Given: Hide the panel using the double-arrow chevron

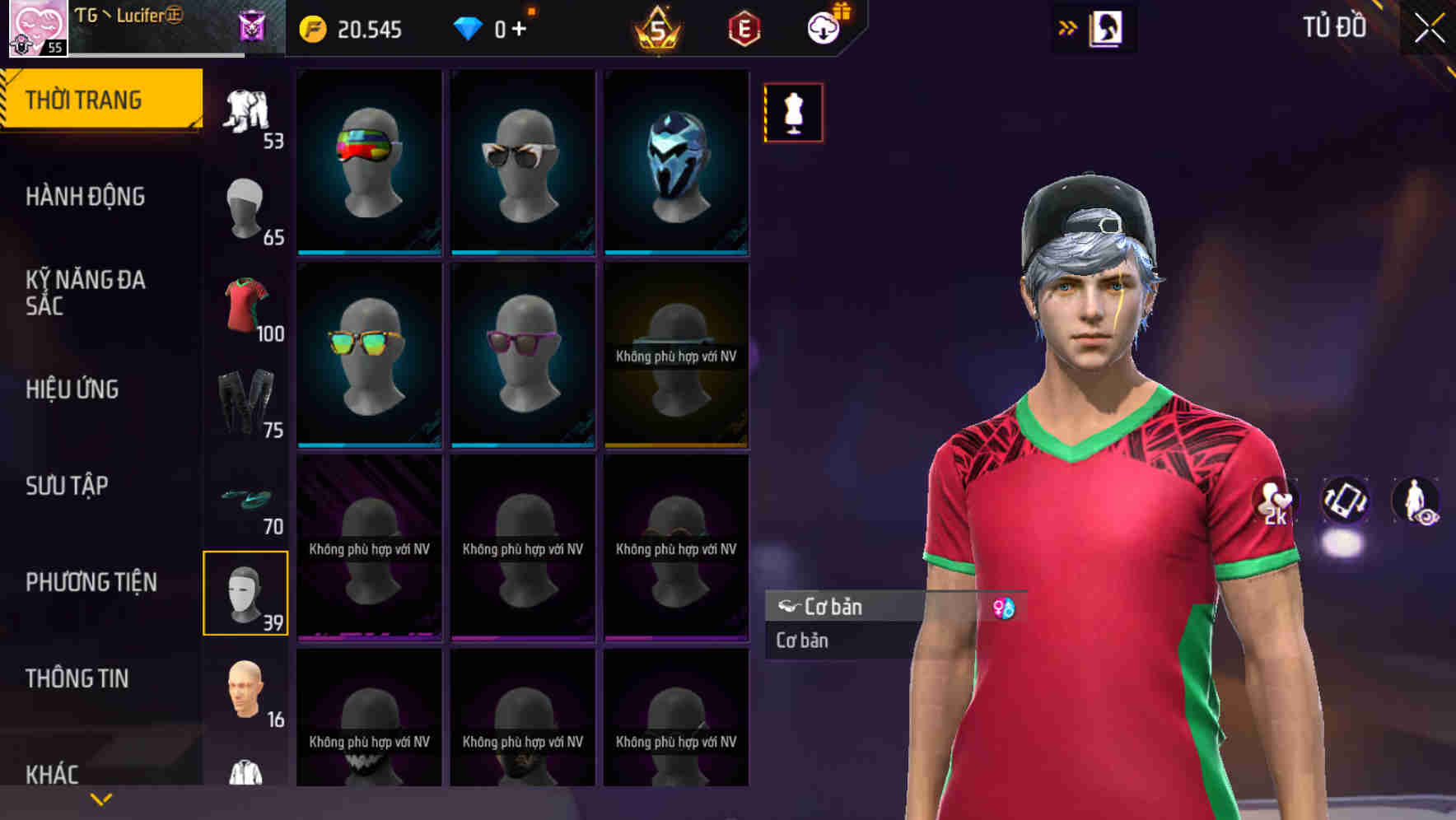Looking at the screenshot, I should (x=1069, y=26).
